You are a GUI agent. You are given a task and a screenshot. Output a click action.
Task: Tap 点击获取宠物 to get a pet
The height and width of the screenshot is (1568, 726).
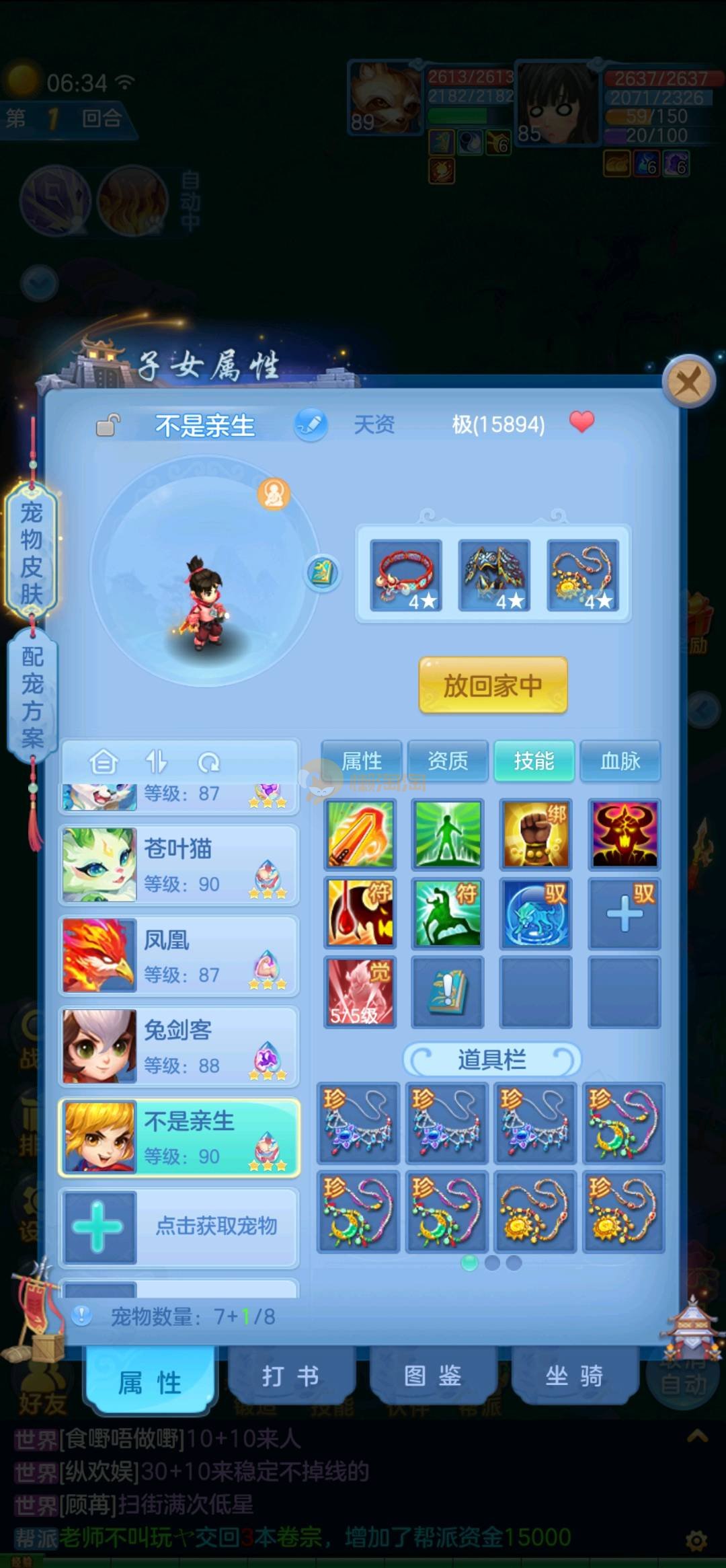[x=179, y=1227]
